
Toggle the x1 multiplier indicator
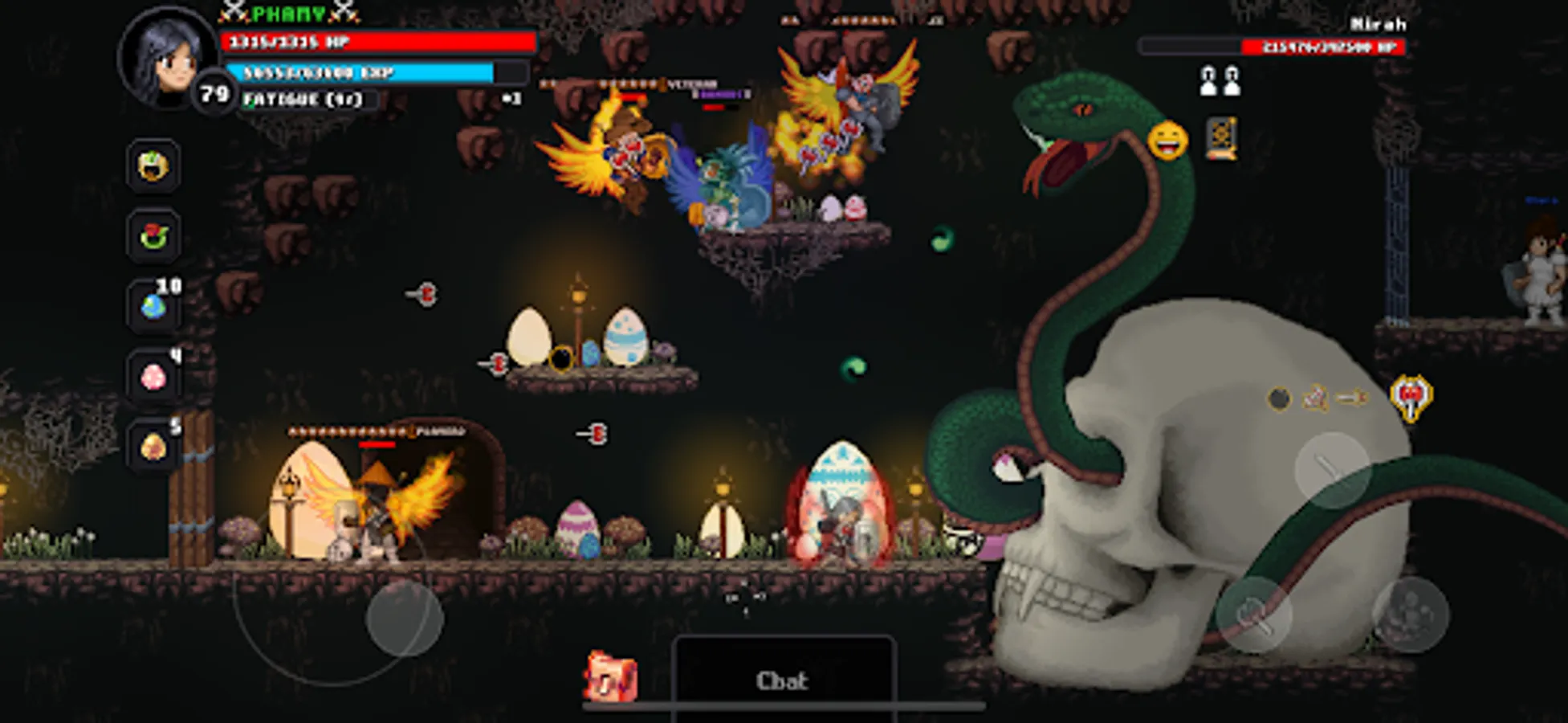[511, 97]
